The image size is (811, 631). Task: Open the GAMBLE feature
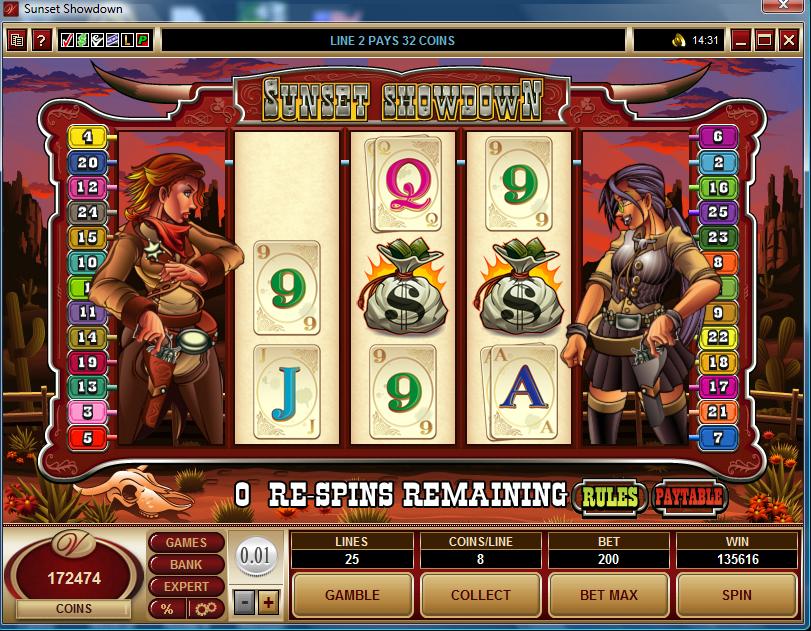click(x=352, y=595)
